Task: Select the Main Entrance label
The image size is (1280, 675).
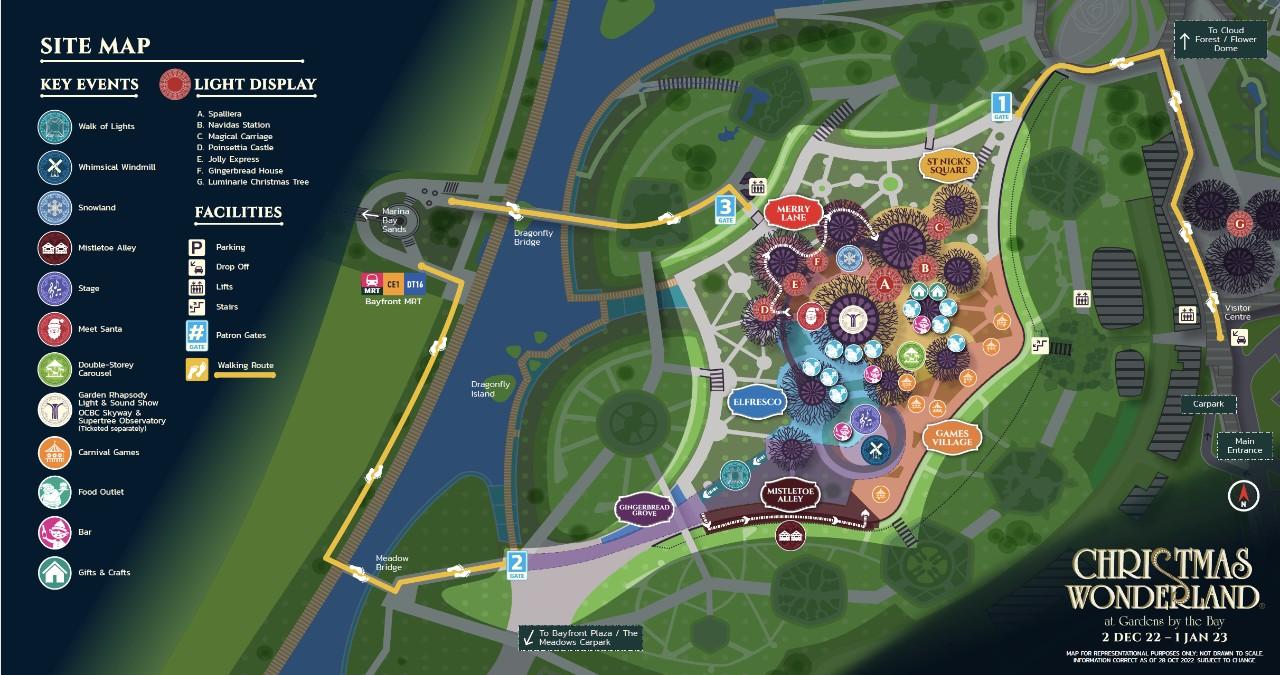Action: 1244,445
